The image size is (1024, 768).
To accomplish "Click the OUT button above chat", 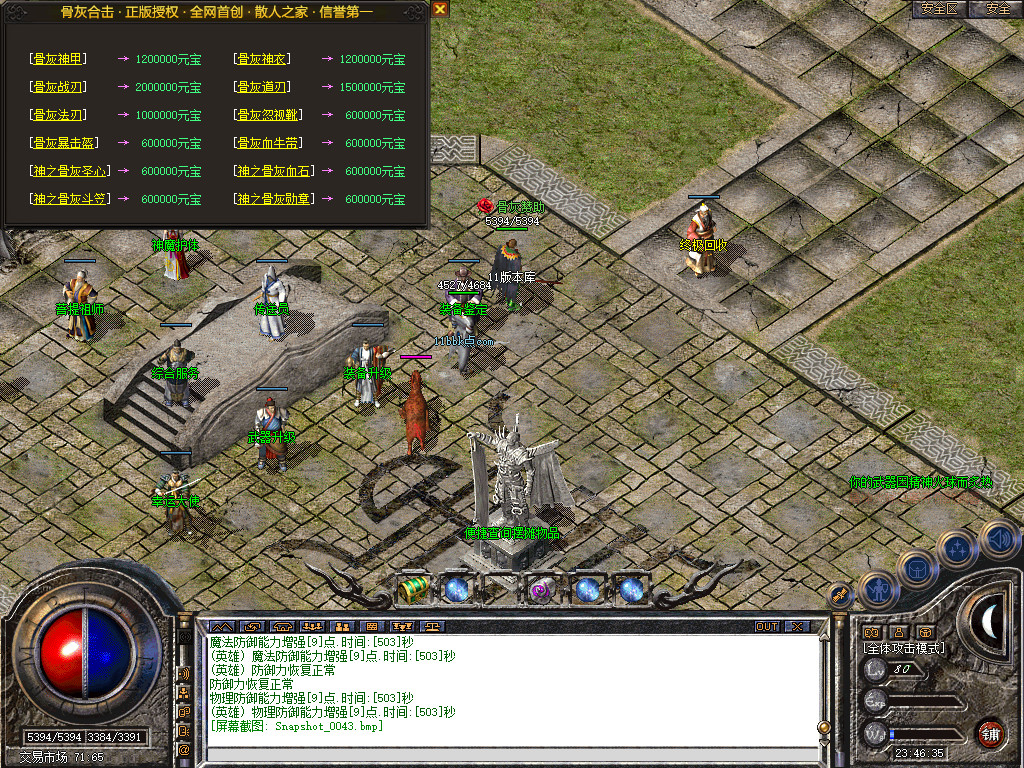I will coord(767,627).
